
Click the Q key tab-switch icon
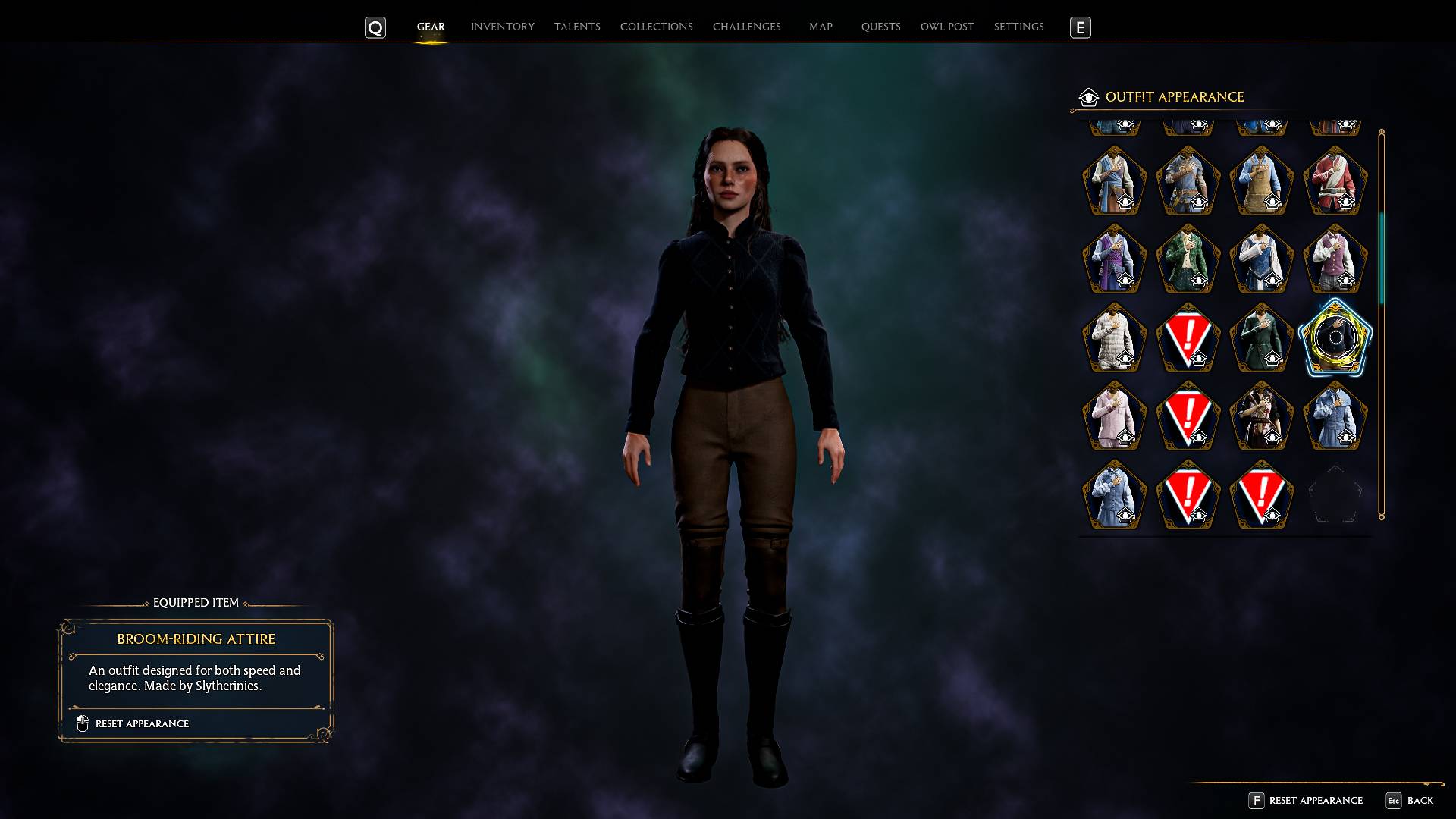coord(375,27)
